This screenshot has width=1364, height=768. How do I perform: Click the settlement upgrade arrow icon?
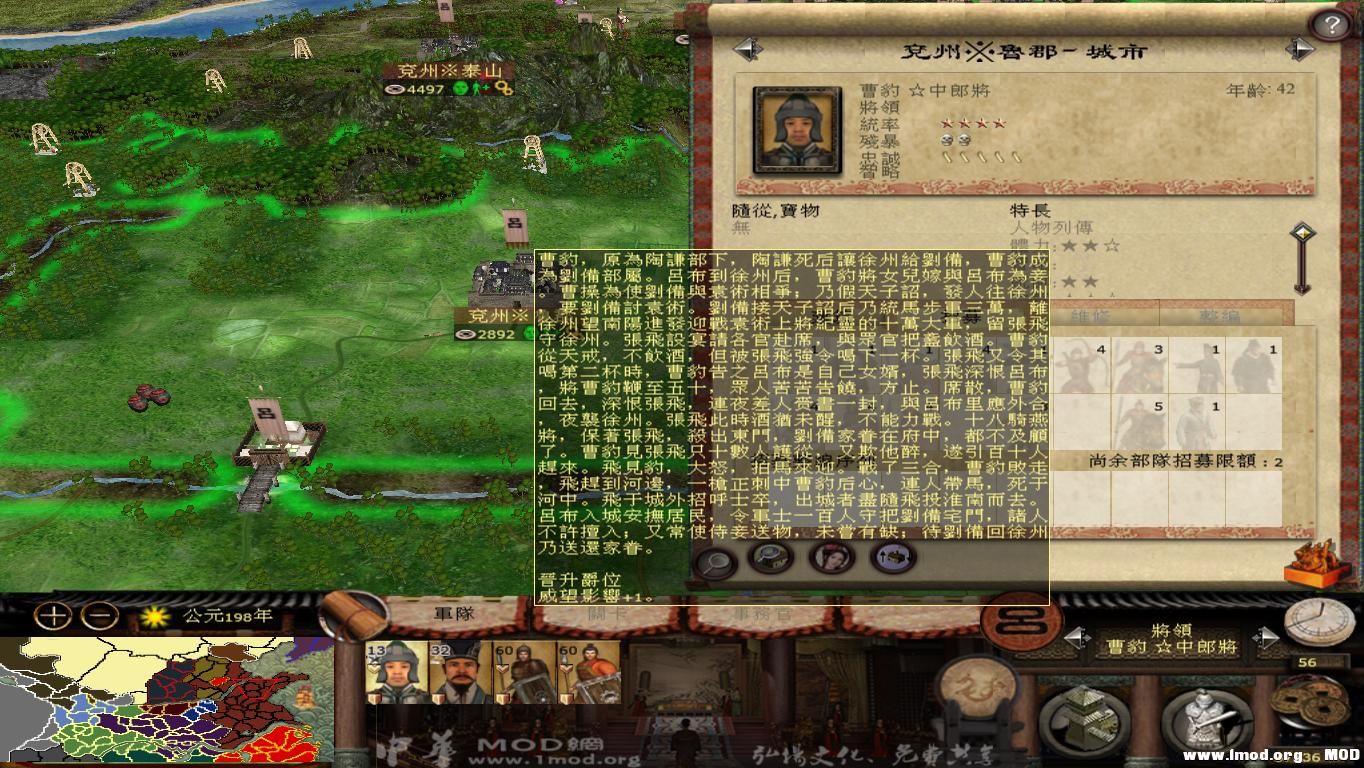pyautogui.click(x=893, y=557)
